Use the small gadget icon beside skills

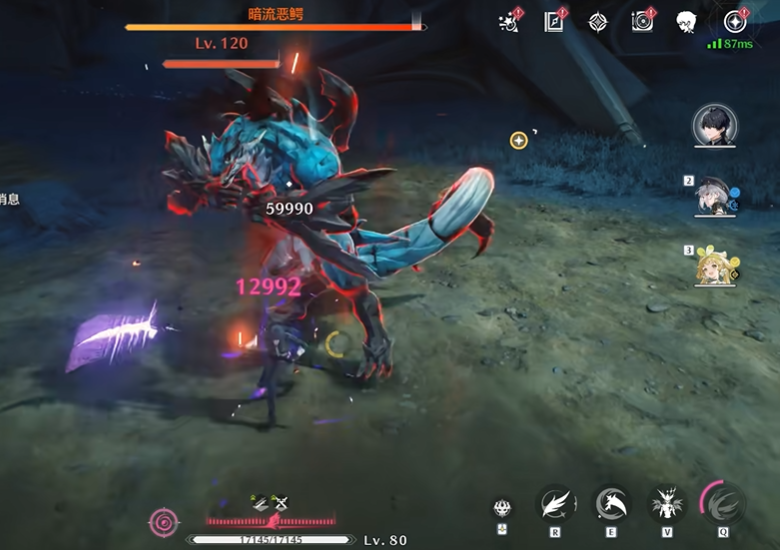502,507
